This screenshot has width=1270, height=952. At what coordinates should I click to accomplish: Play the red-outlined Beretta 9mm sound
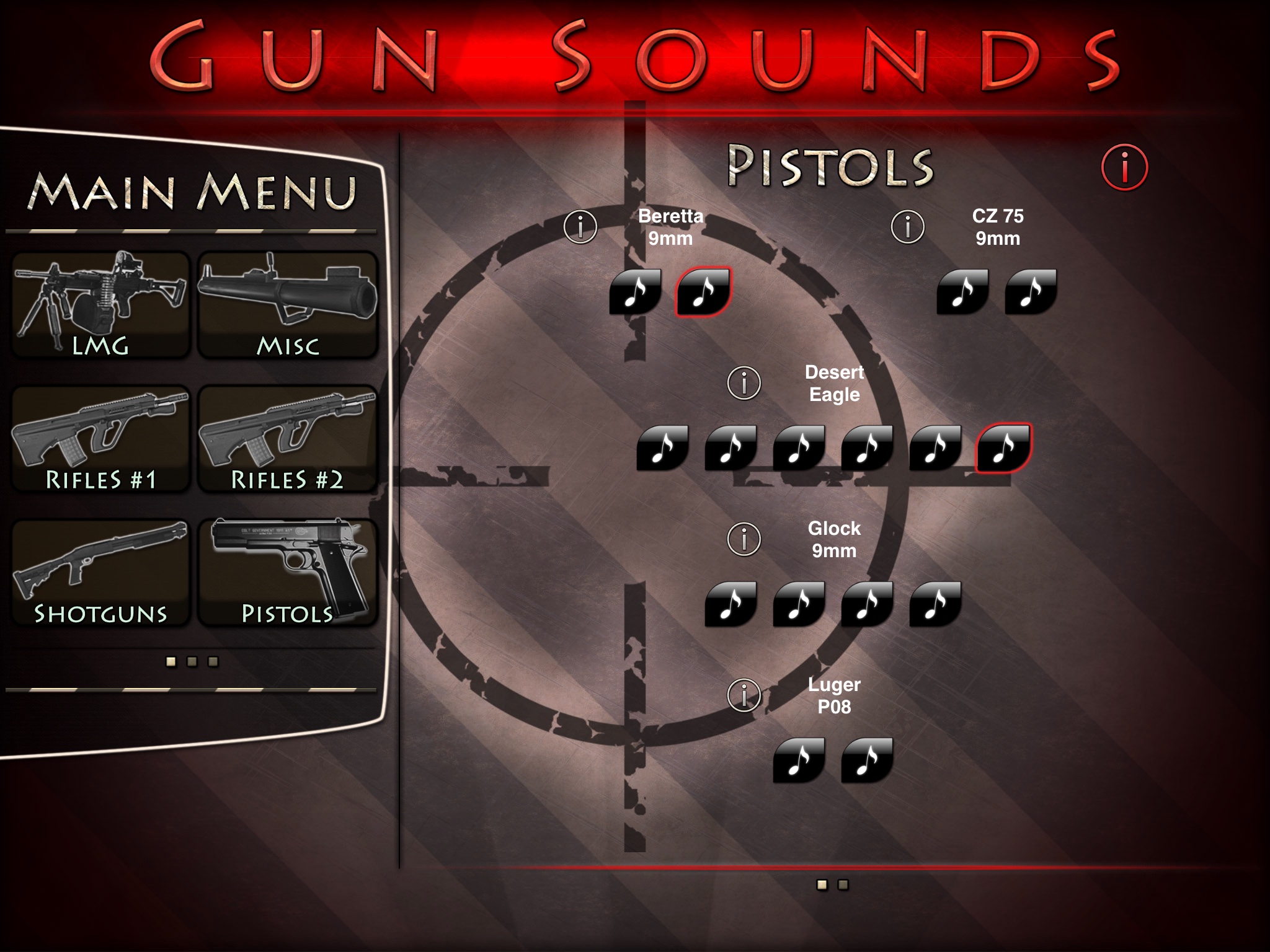[703, 291]
